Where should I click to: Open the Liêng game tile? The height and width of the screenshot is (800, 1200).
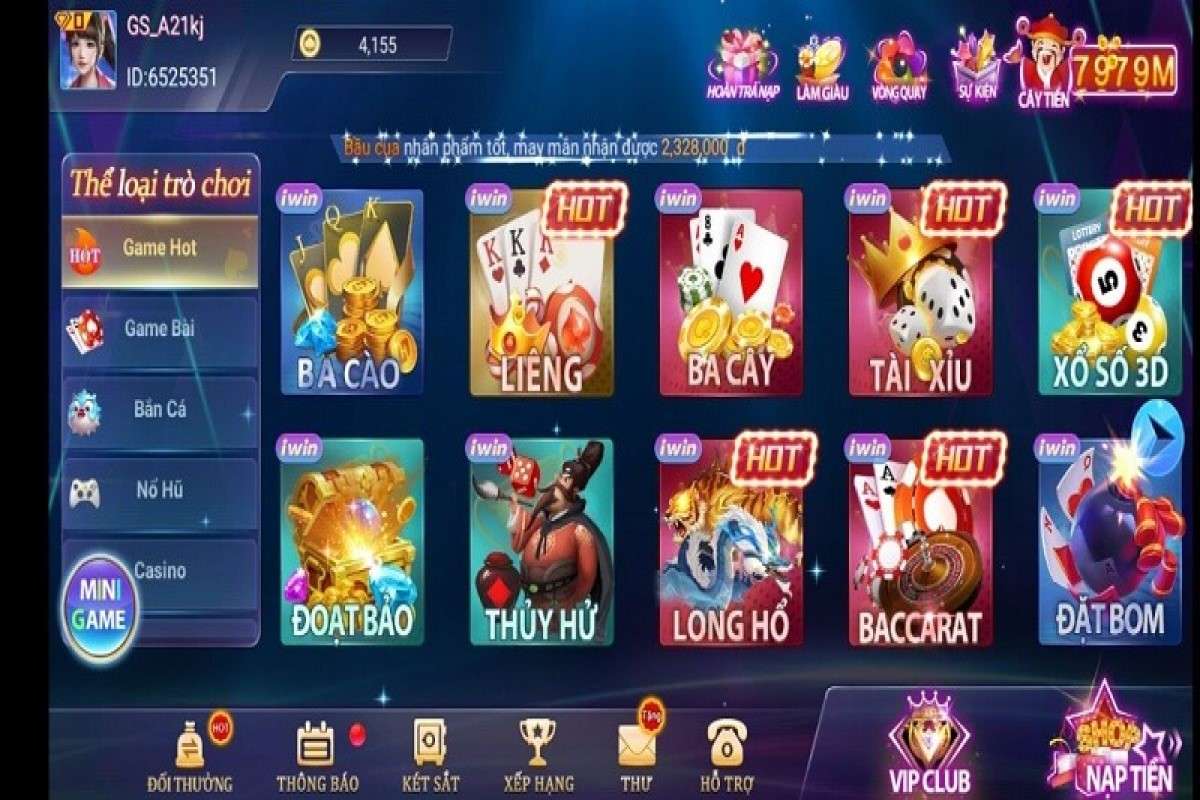click(541, 292)
